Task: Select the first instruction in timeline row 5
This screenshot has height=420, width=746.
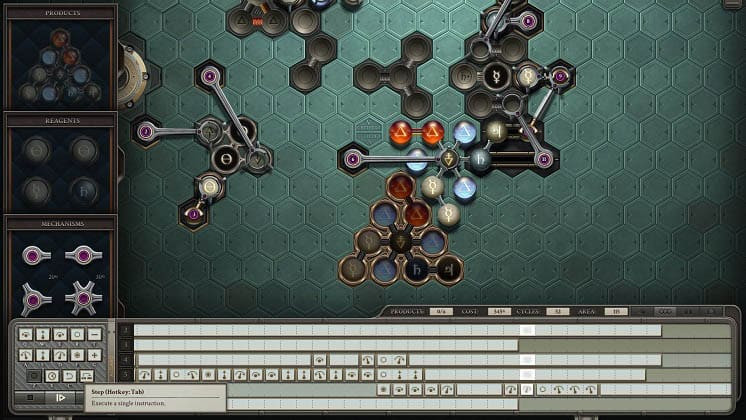Action: 143,374
